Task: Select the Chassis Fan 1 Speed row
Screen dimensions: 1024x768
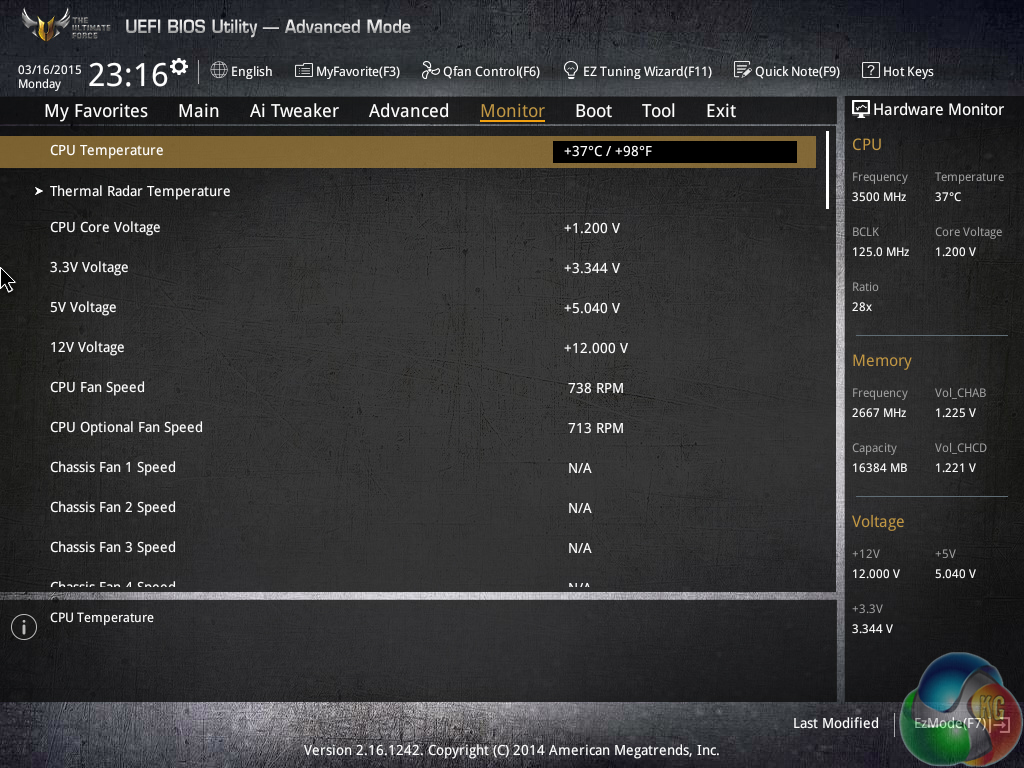Action: [112, 467]
